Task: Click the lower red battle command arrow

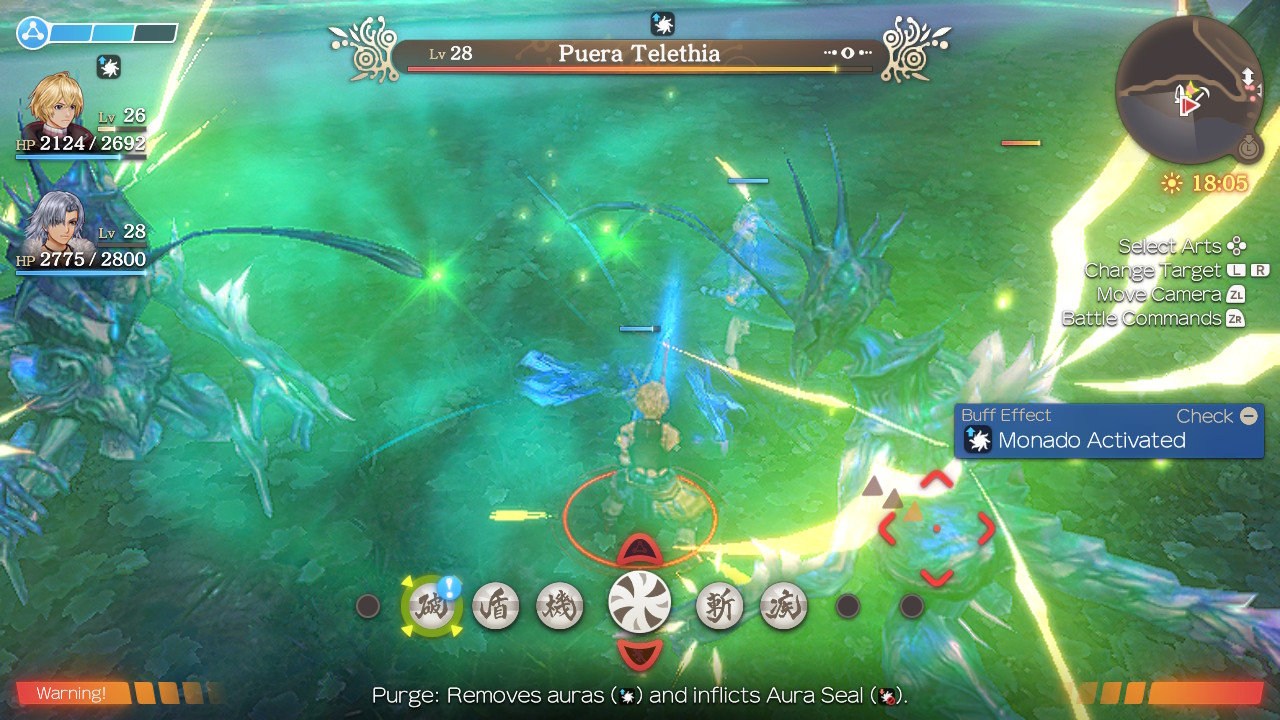Action: click(x=640, y=655)
